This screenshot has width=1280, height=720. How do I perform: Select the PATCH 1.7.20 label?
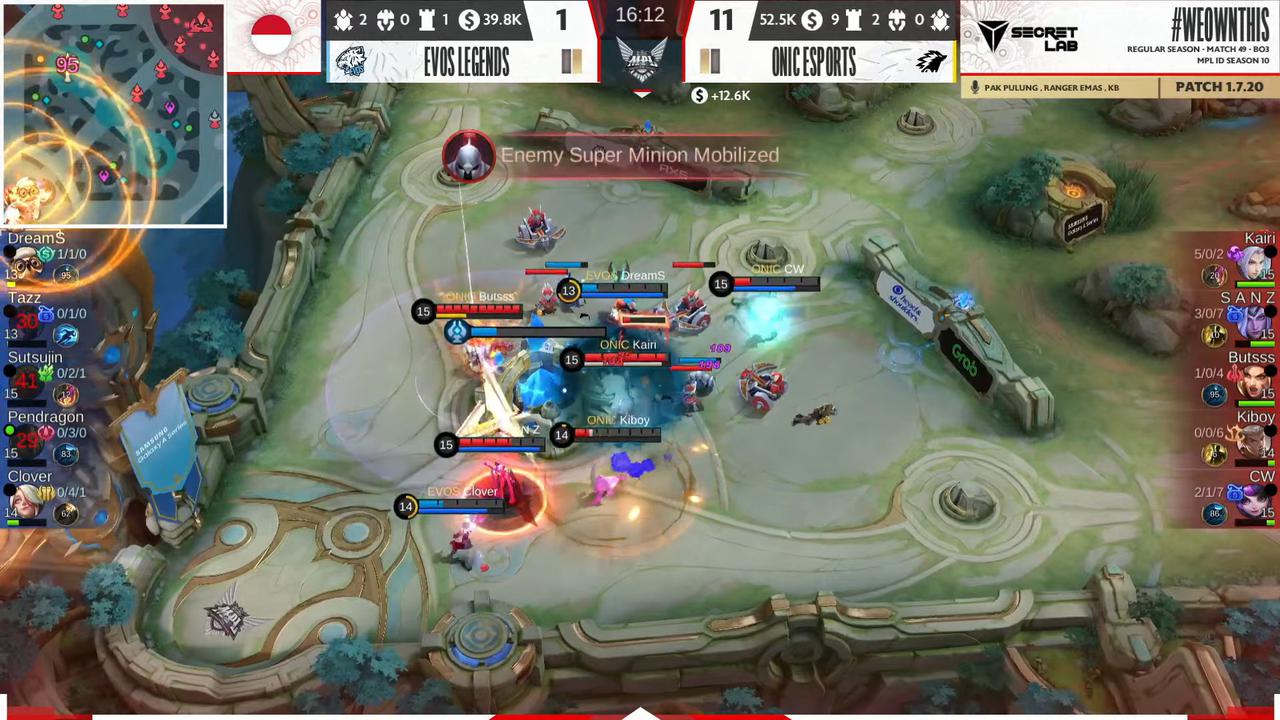1218,87
